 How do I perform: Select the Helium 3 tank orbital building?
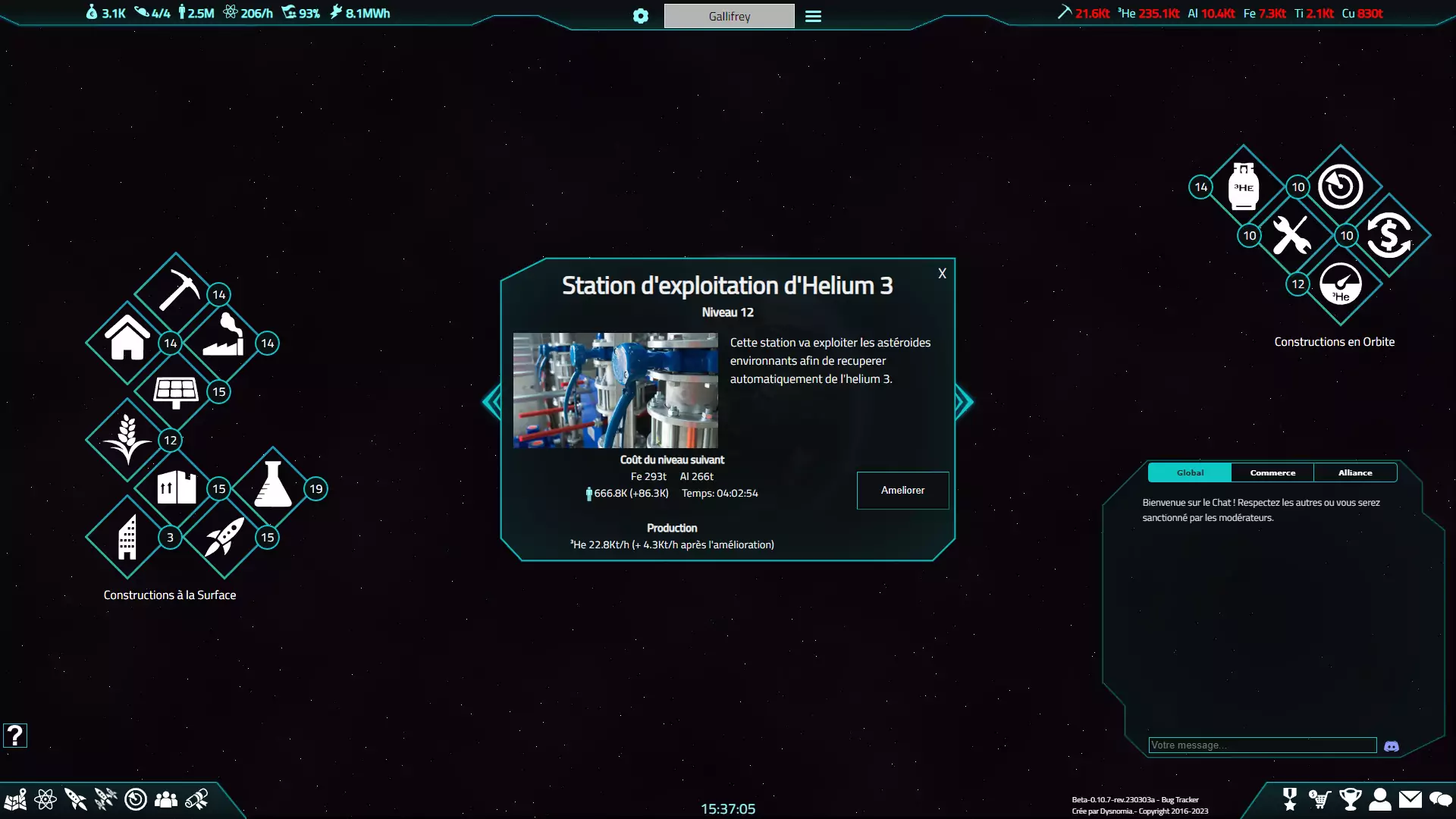[1244, 187]
